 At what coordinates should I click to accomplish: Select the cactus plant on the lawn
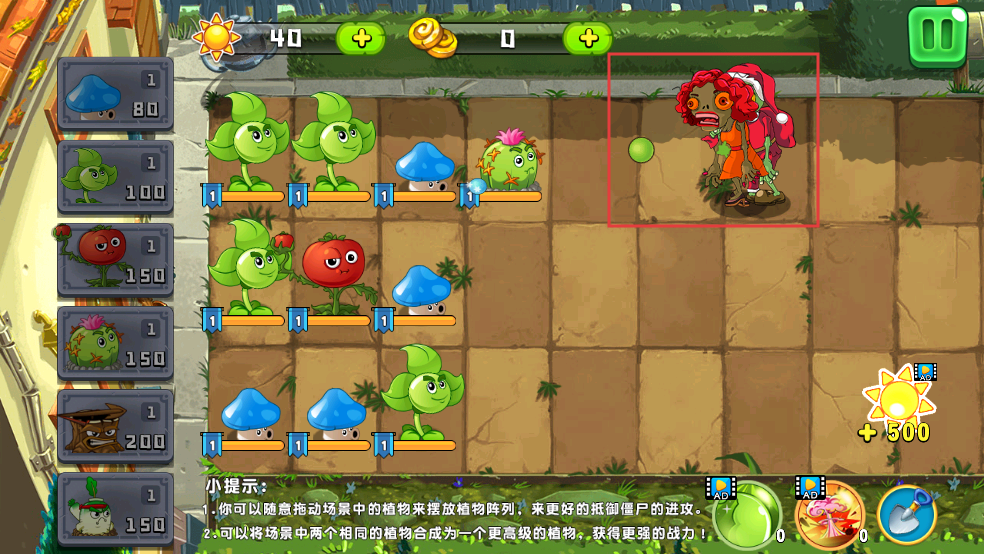click(510, 162)
